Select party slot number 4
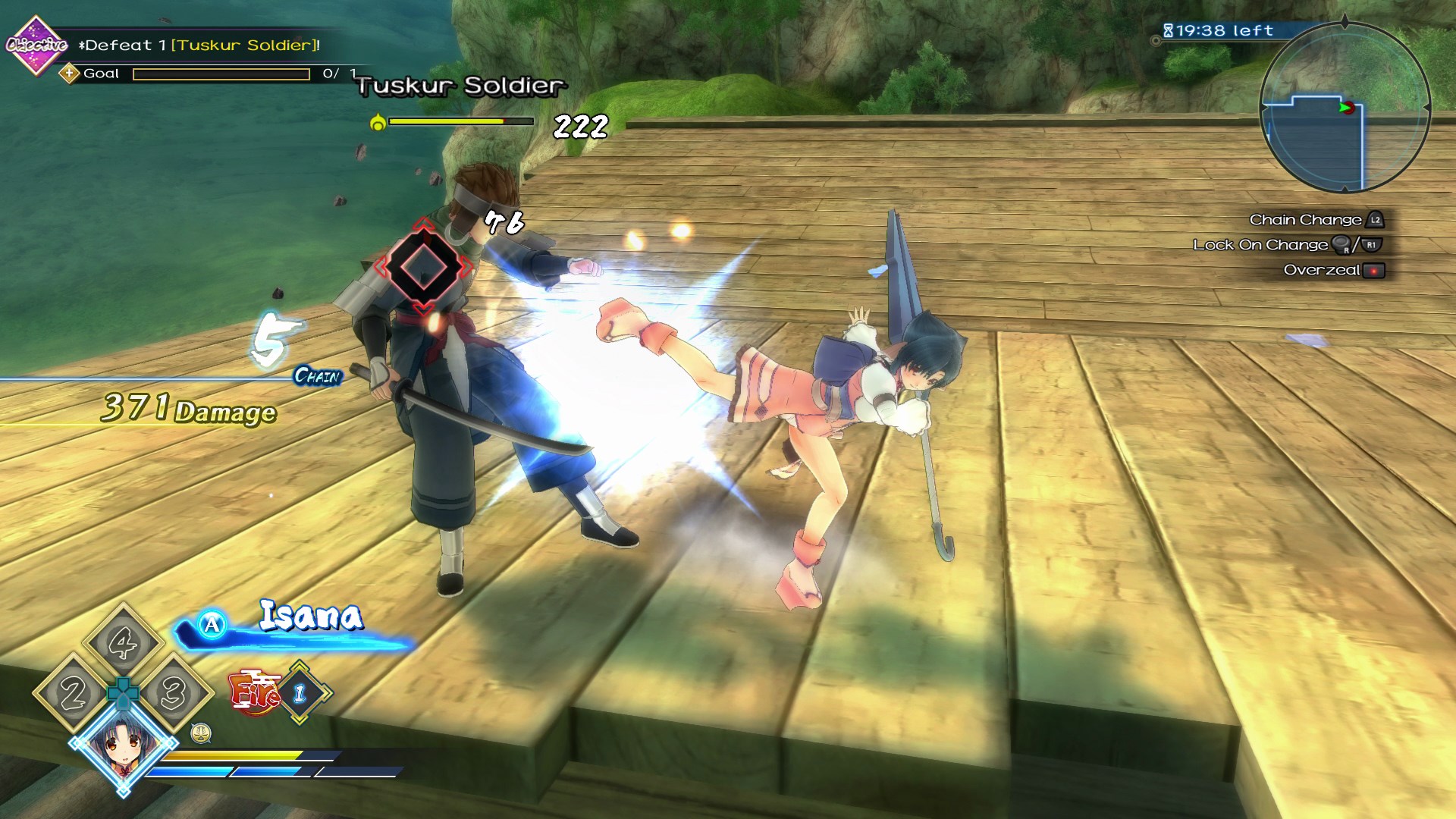Image resolution: width=1456 pixels, height=819 pixels. tap(123, 643)
